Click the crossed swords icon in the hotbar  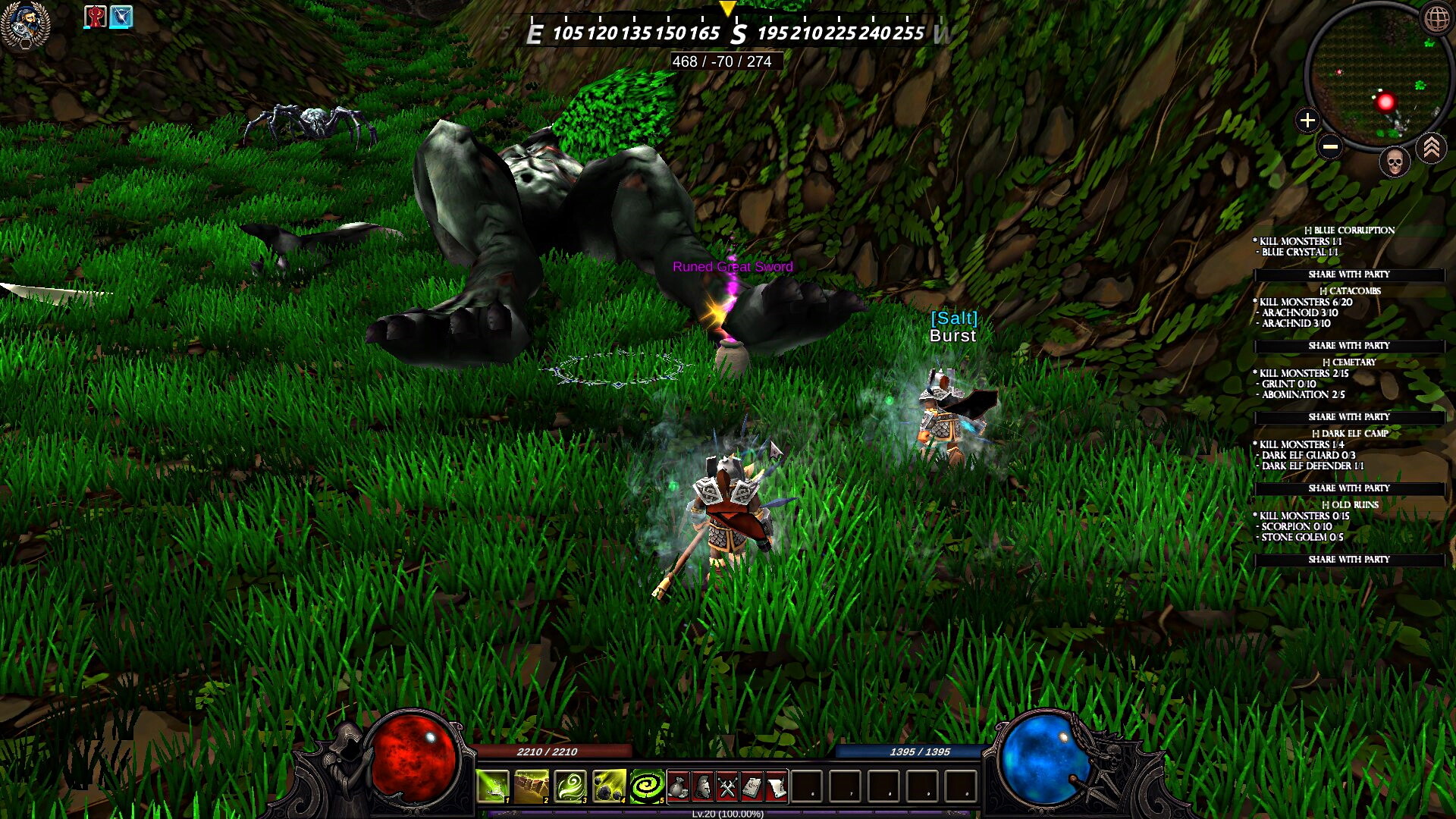point(725,786)
